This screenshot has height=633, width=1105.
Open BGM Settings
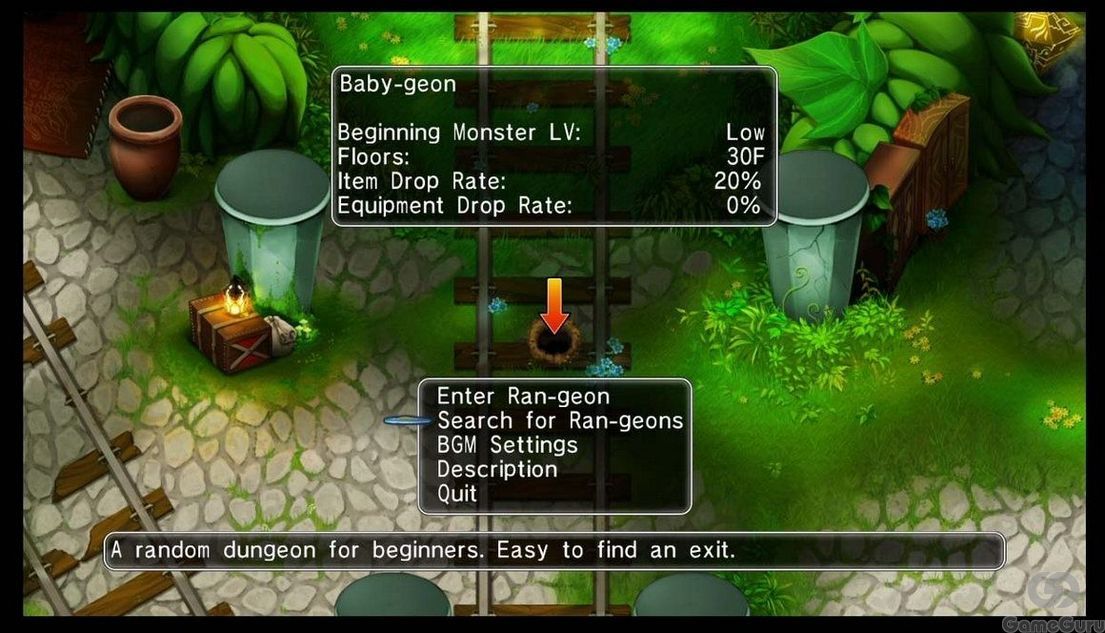point(507,445)
